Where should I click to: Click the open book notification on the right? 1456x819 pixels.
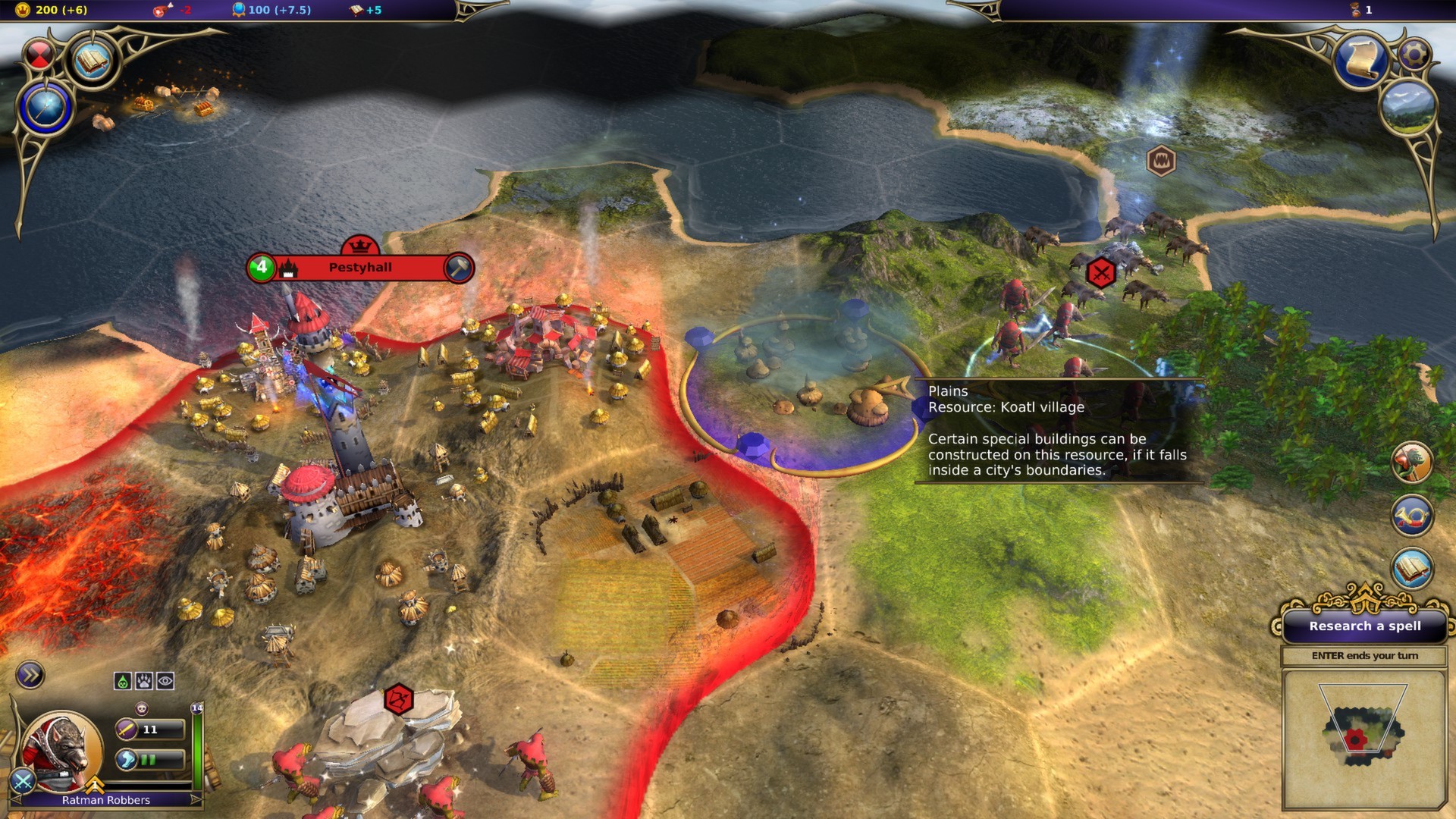1412,569
